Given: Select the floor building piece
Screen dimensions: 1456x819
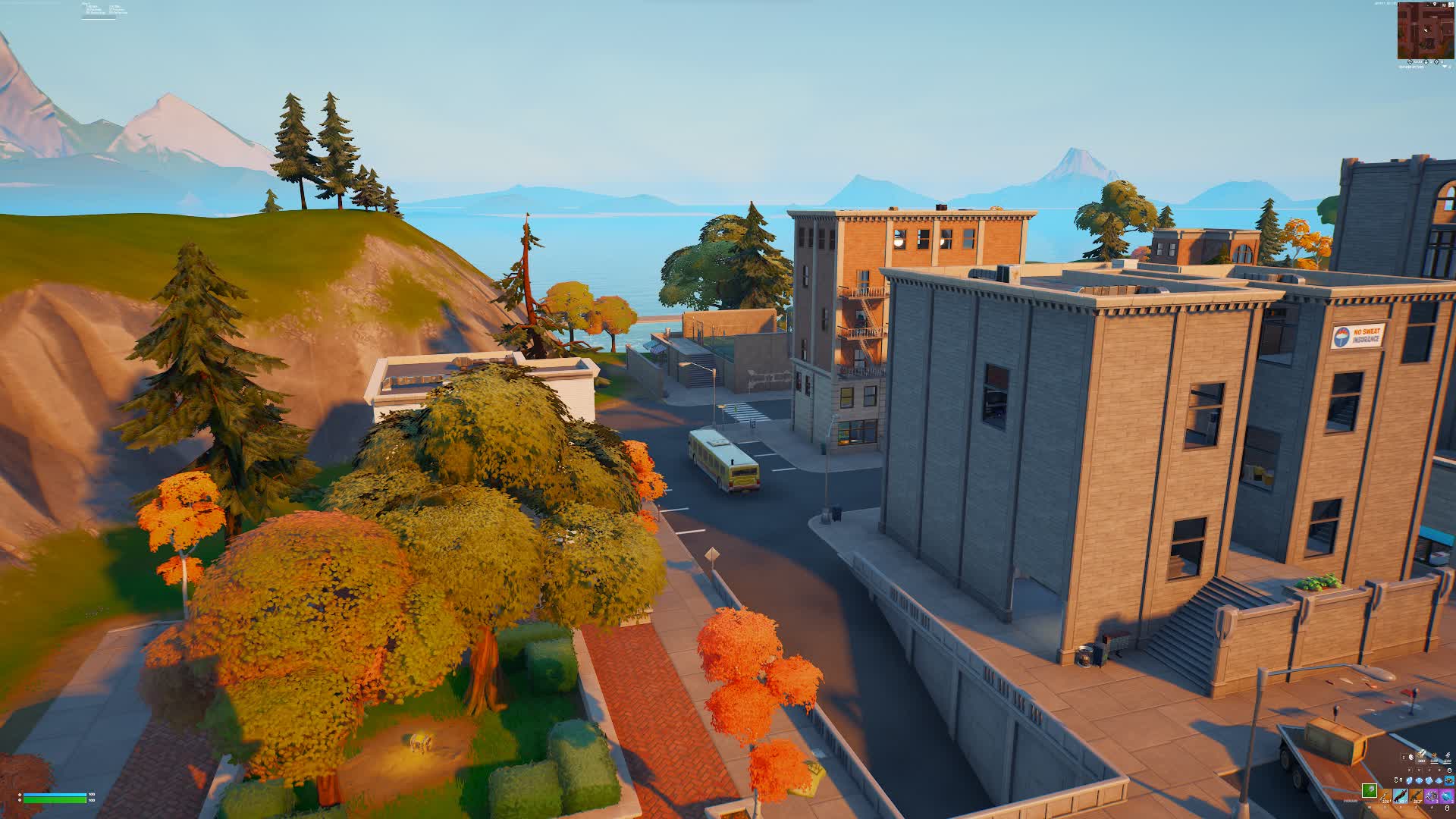Looking at the screenshot, I should click(x=1419, y=780).
